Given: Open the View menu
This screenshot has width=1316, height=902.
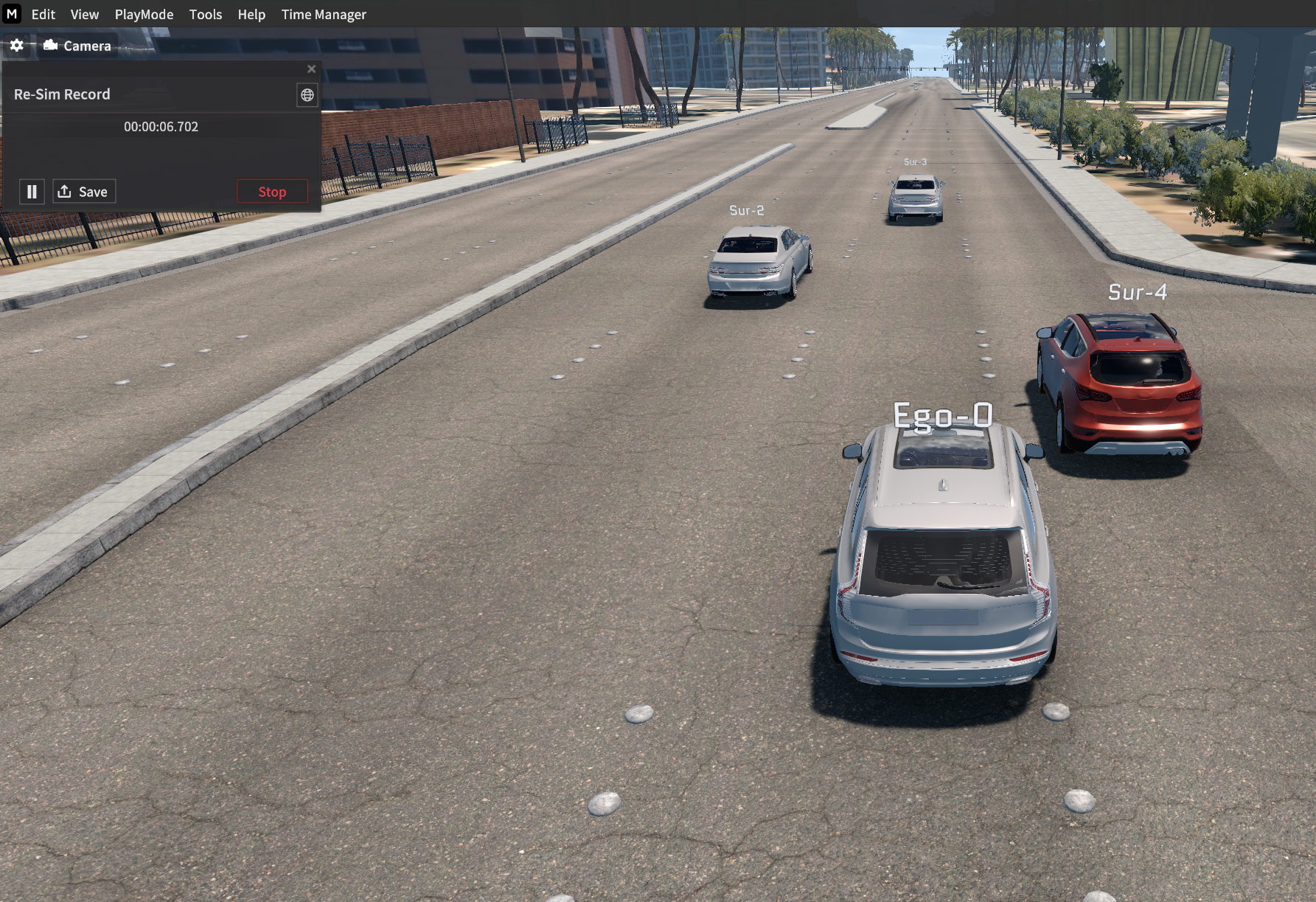Looking at the screenshot, I should pos(84,14).
